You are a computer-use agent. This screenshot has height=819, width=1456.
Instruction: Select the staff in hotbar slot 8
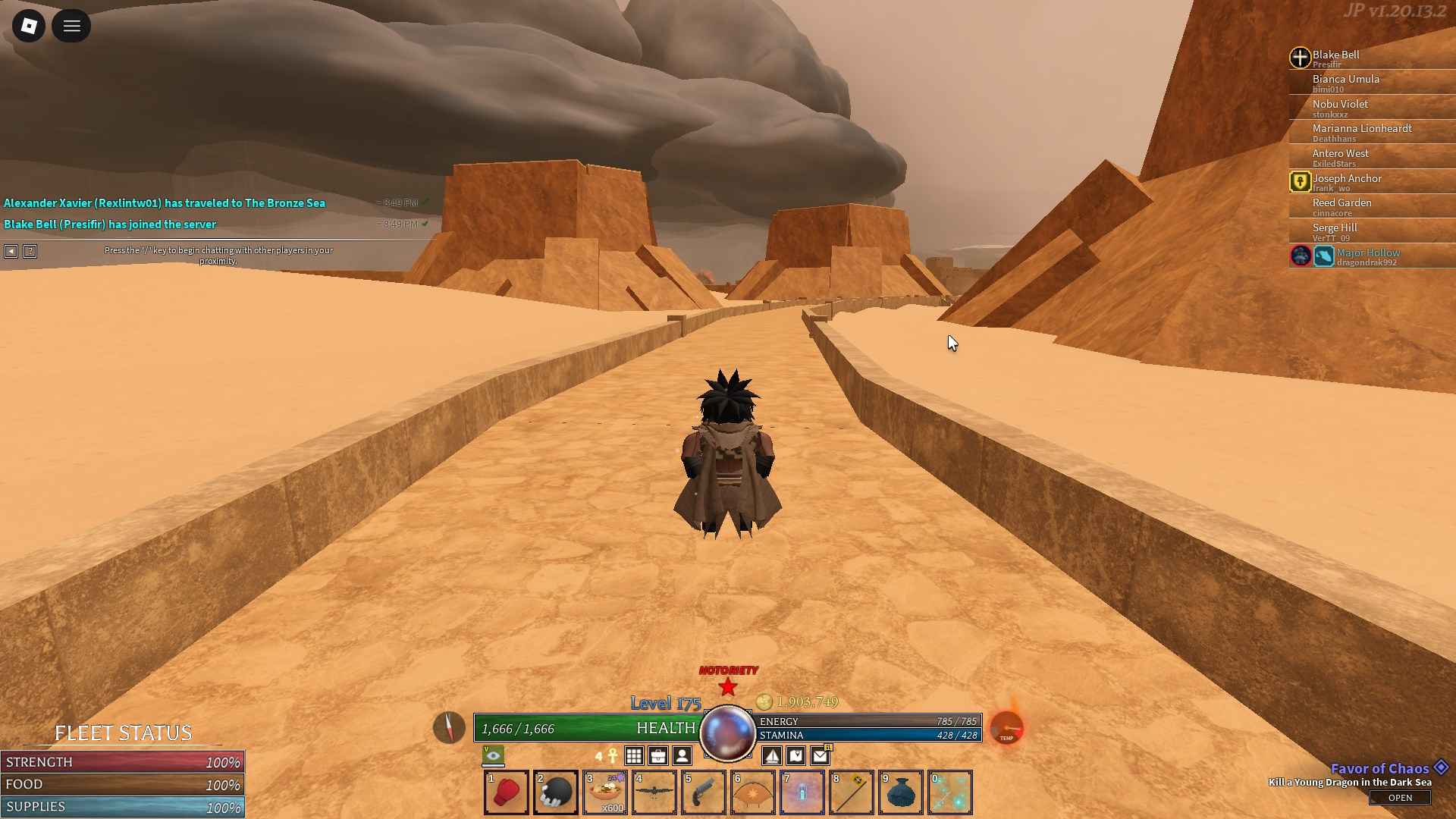coord(852,792)
